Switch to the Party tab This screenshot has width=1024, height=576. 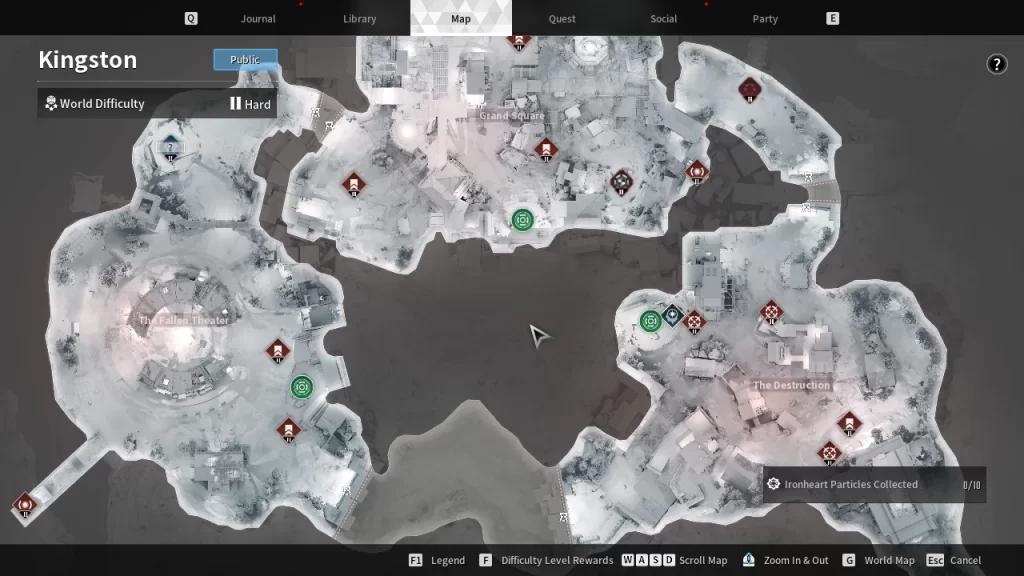pos(765,19)
